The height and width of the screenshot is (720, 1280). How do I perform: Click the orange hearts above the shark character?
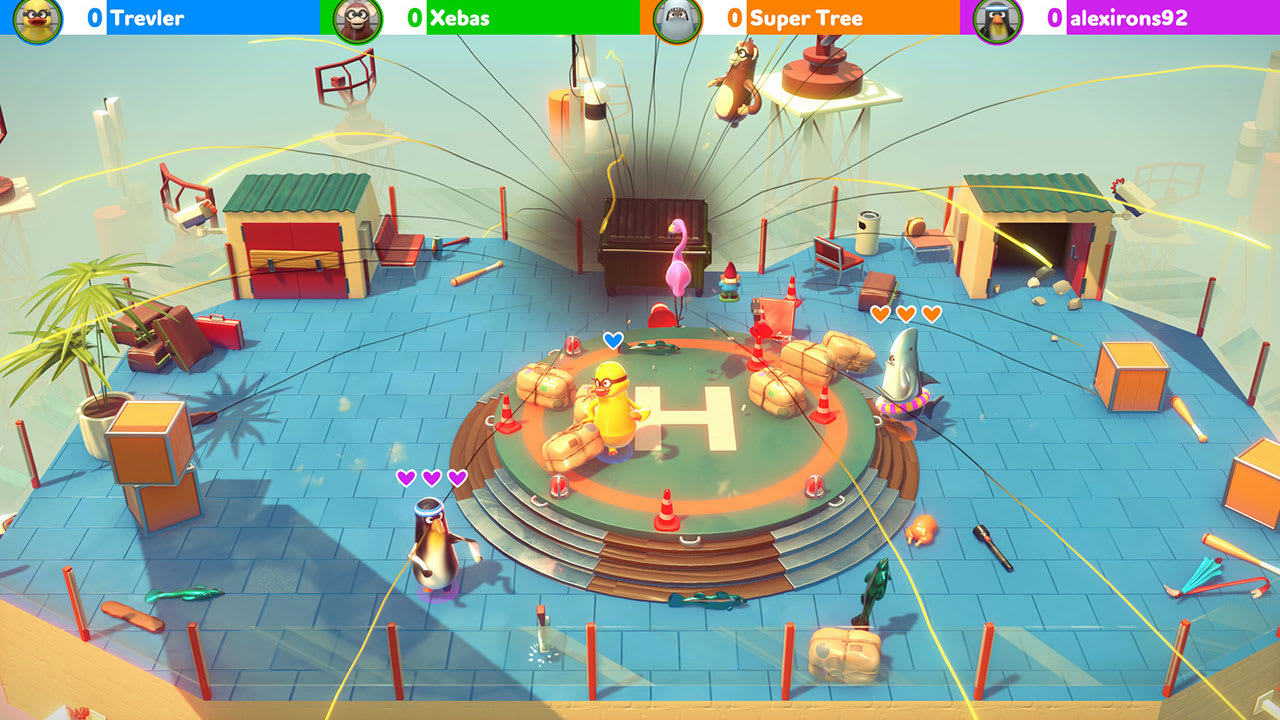[905, 313]
